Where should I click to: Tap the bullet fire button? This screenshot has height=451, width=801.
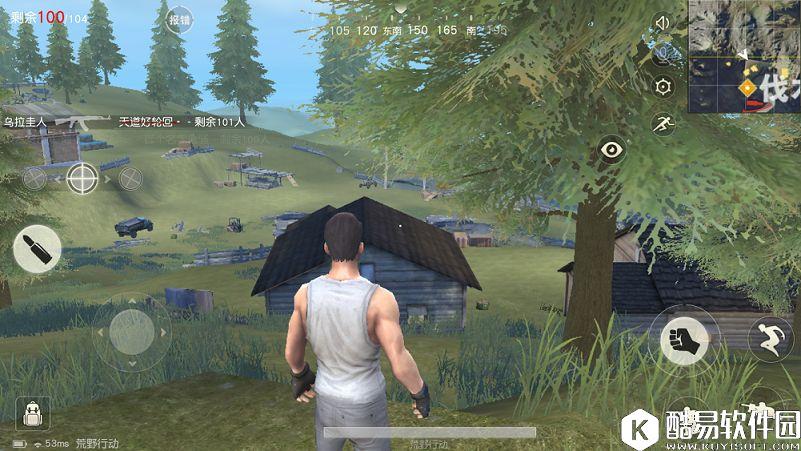coord(37,249)
